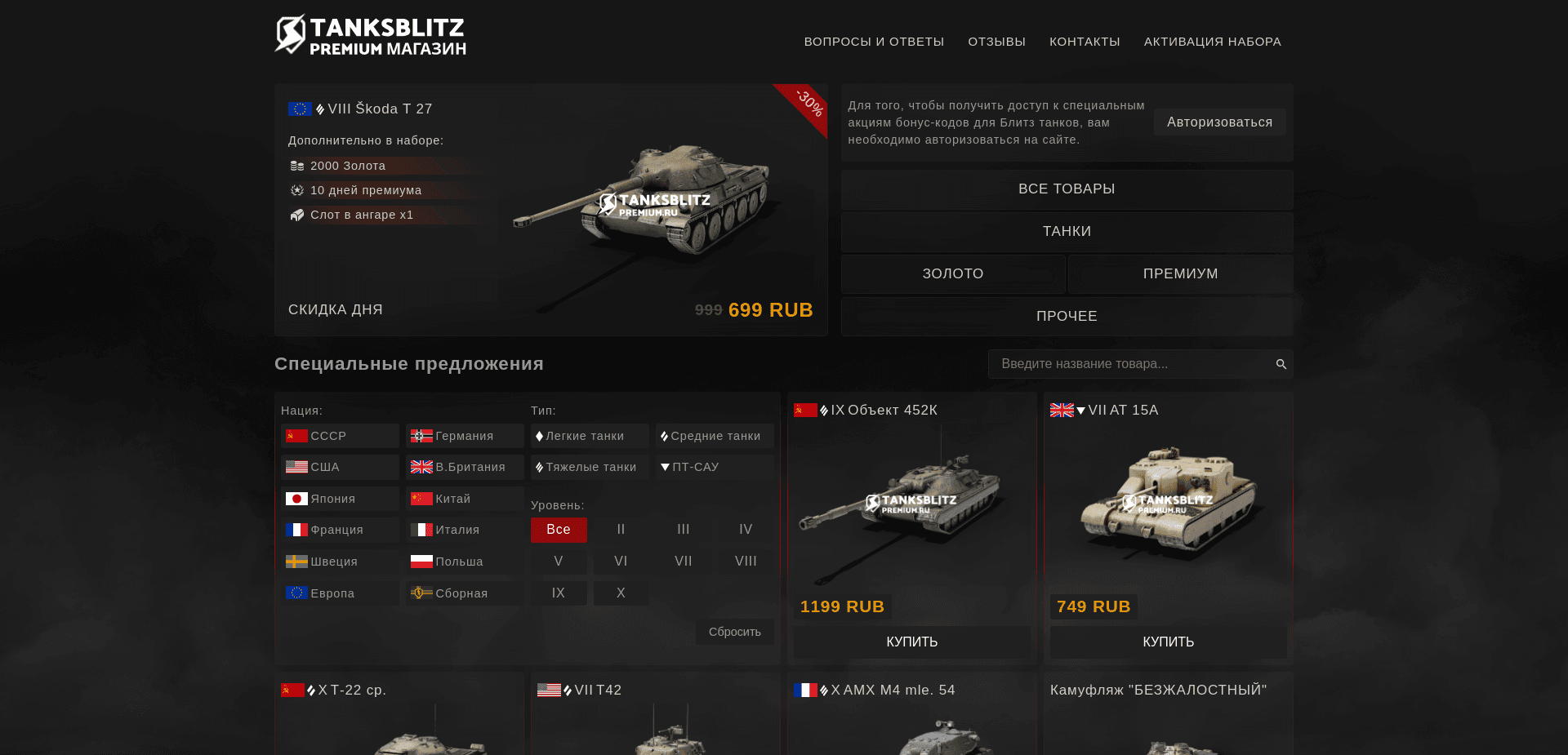Image resolution: width=1568 pixels, height=755 pixels.
Task: Select tier X level filter
Action: point(621,593)
